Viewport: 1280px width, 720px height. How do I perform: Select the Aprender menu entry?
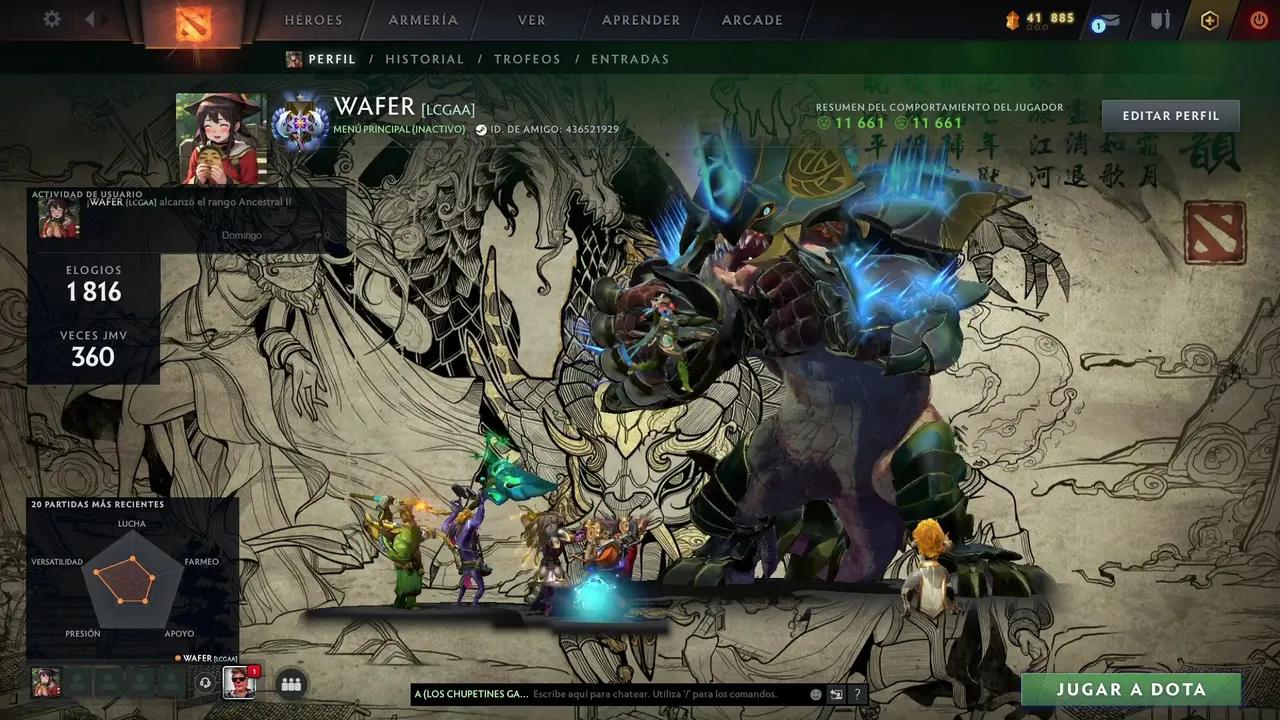641,20
